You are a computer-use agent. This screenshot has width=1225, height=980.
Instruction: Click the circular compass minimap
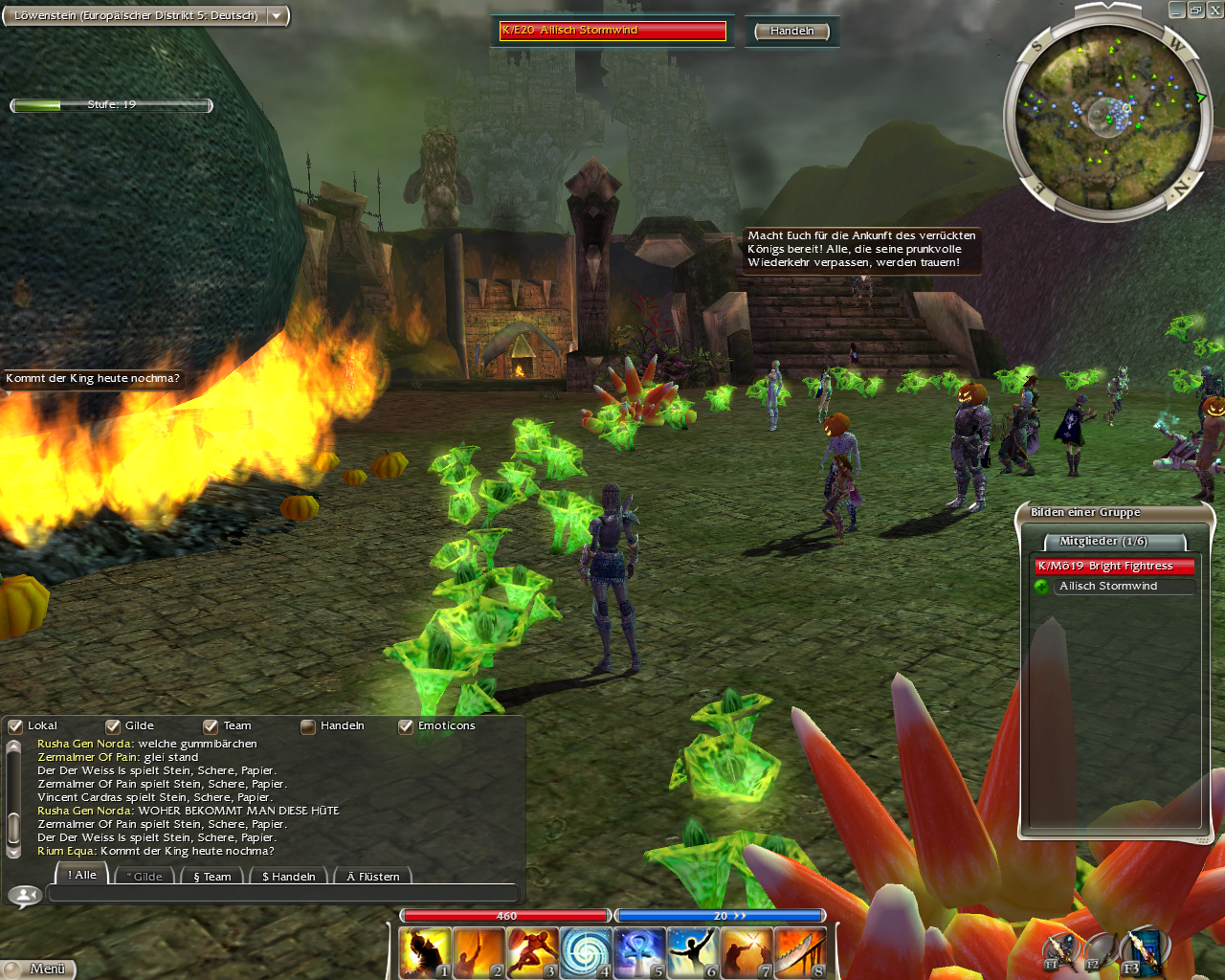tap(1105, 117)
